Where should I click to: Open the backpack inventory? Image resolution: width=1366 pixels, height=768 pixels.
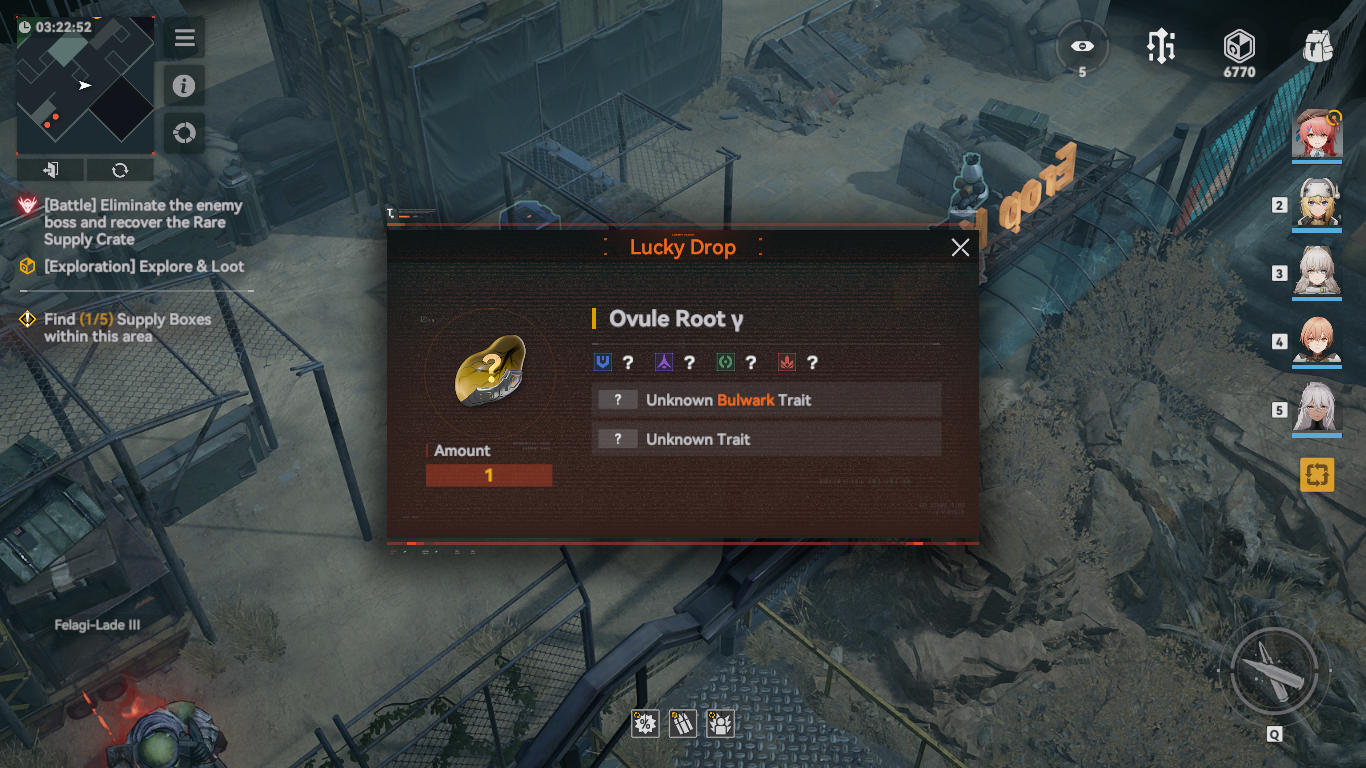point(1319,47)
